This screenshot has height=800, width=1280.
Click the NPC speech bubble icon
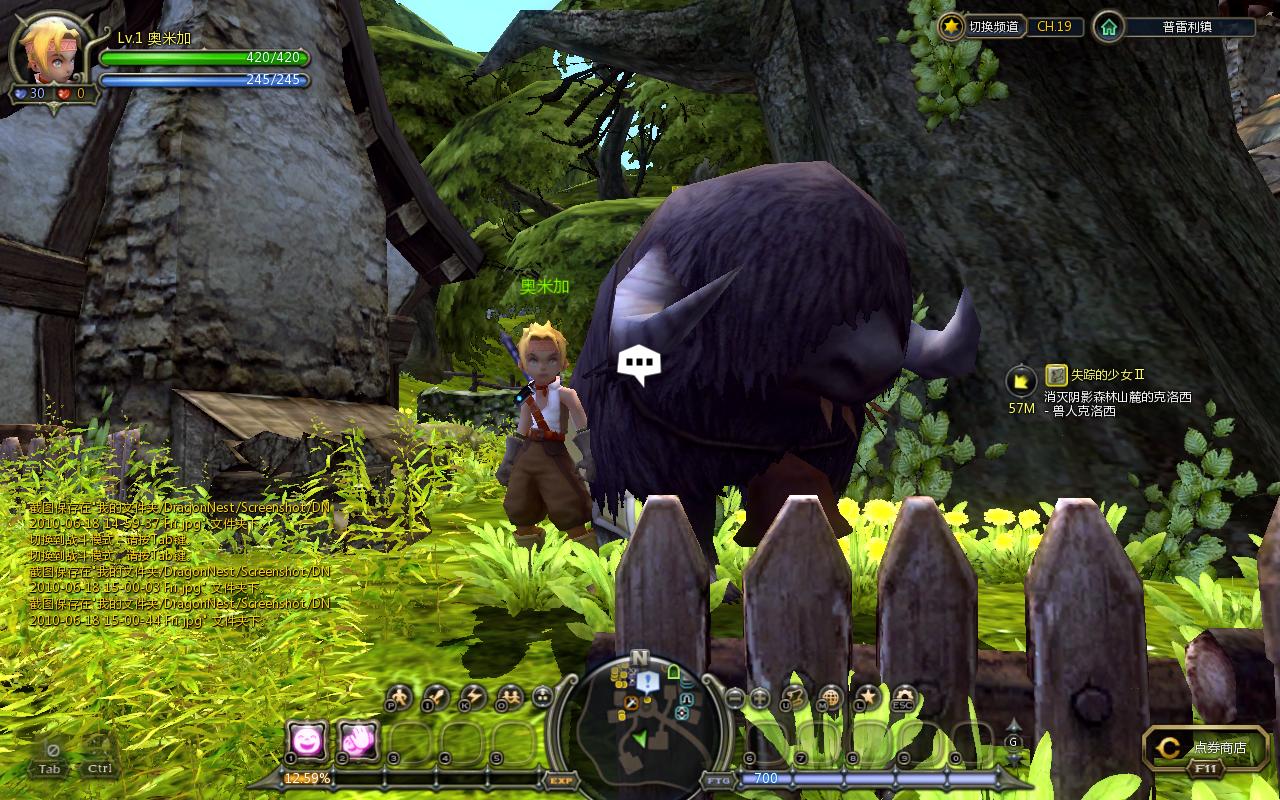(639, 364)
